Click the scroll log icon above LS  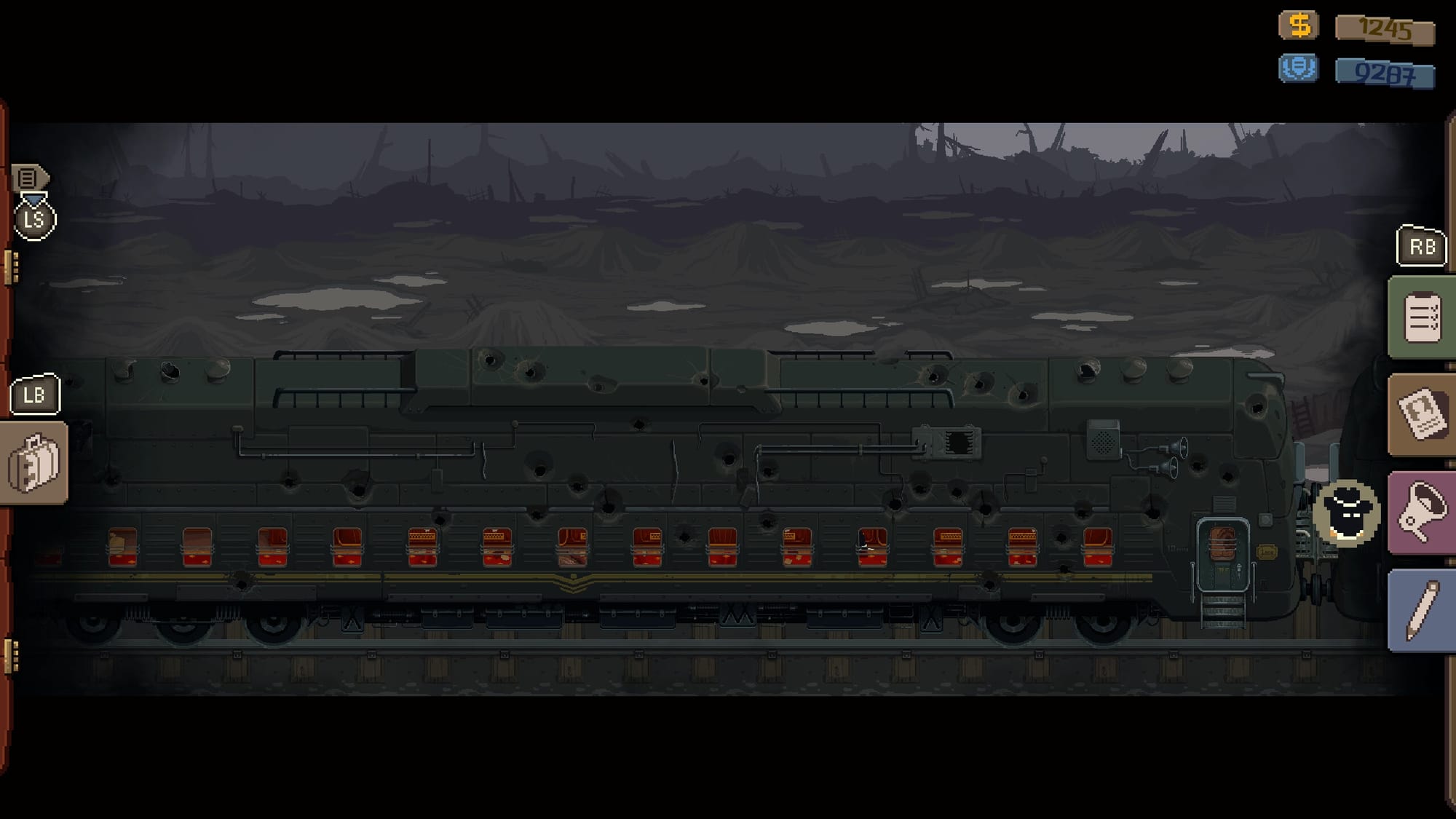pyautogui.click(x=30, y=177)
